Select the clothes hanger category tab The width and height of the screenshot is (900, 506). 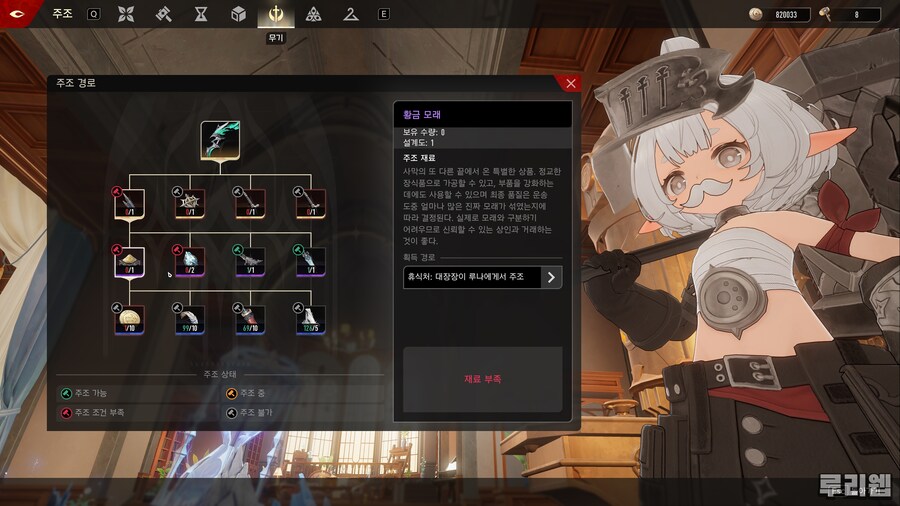point(350,14)
